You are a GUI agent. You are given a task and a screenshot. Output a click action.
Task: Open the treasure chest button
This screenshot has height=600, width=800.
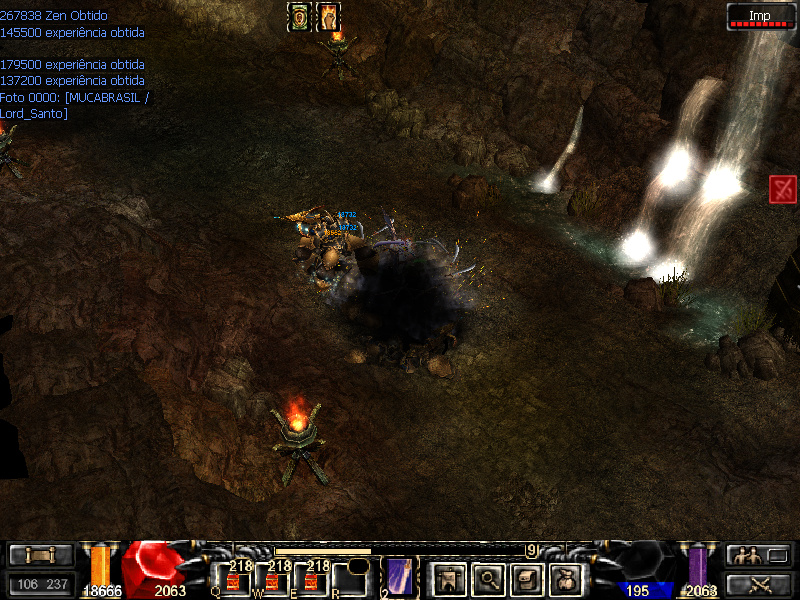(528, 577)
